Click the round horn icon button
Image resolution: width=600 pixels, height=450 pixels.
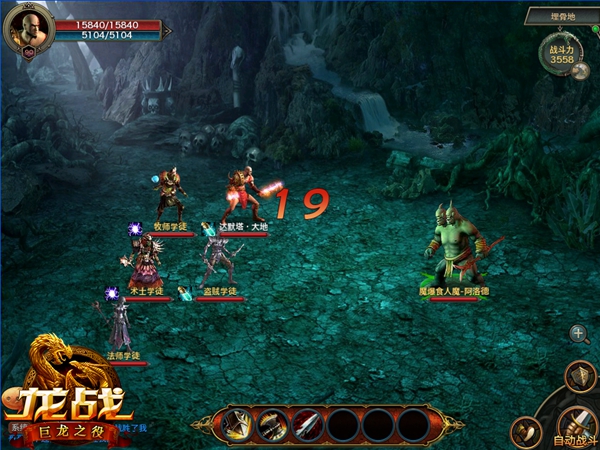527,432
